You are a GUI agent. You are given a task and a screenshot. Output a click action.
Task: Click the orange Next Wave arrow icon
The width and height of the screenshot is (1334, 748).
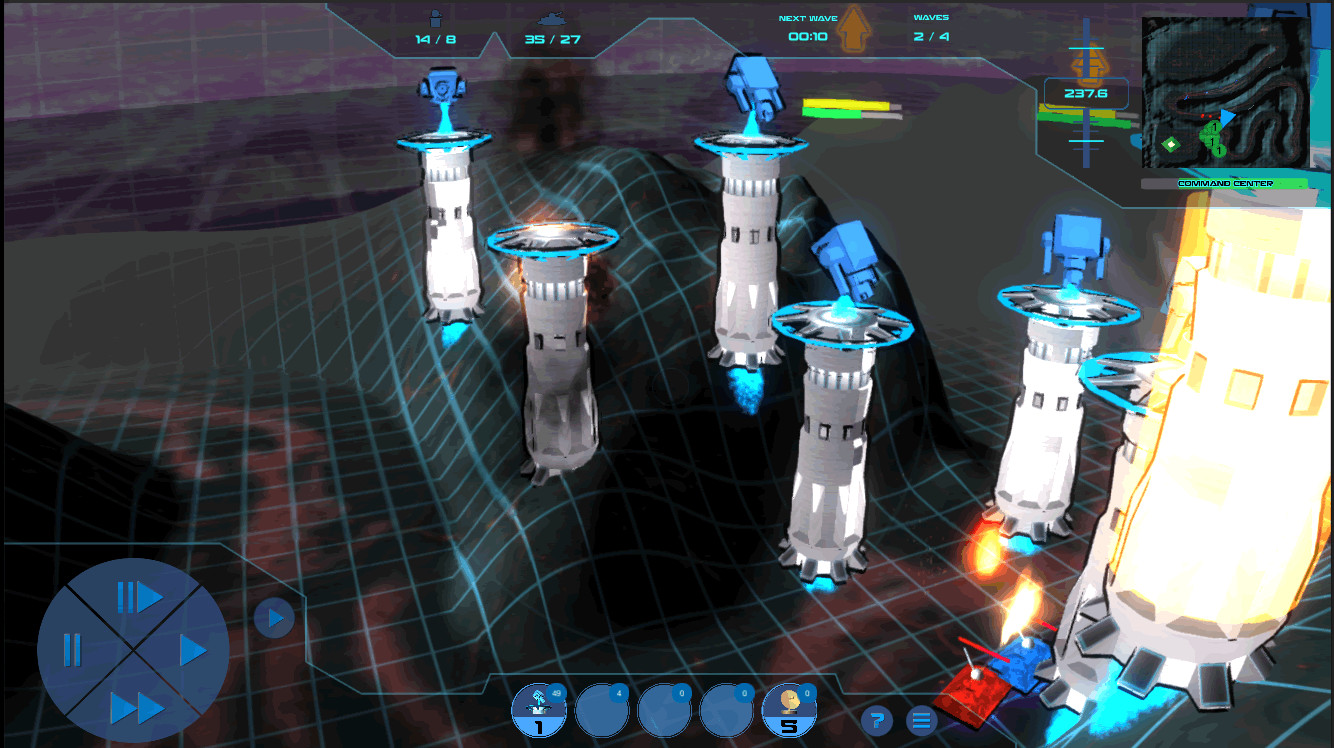(856, 28)
